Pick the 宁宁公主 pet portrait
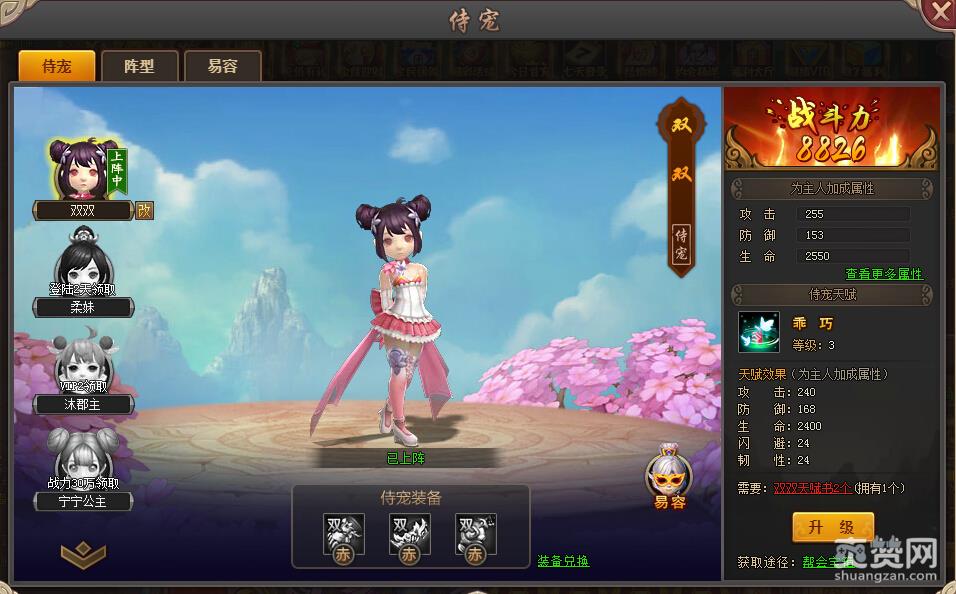 click(80, 460)
